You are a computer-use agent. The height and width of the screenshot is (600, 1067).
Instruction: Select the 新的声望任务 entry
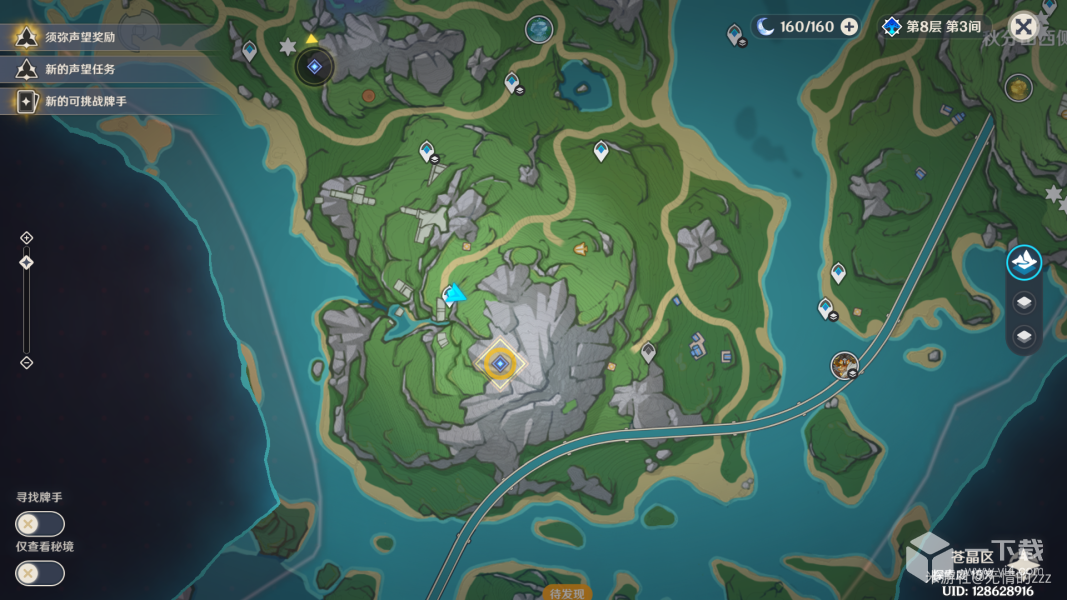(80, 69)
